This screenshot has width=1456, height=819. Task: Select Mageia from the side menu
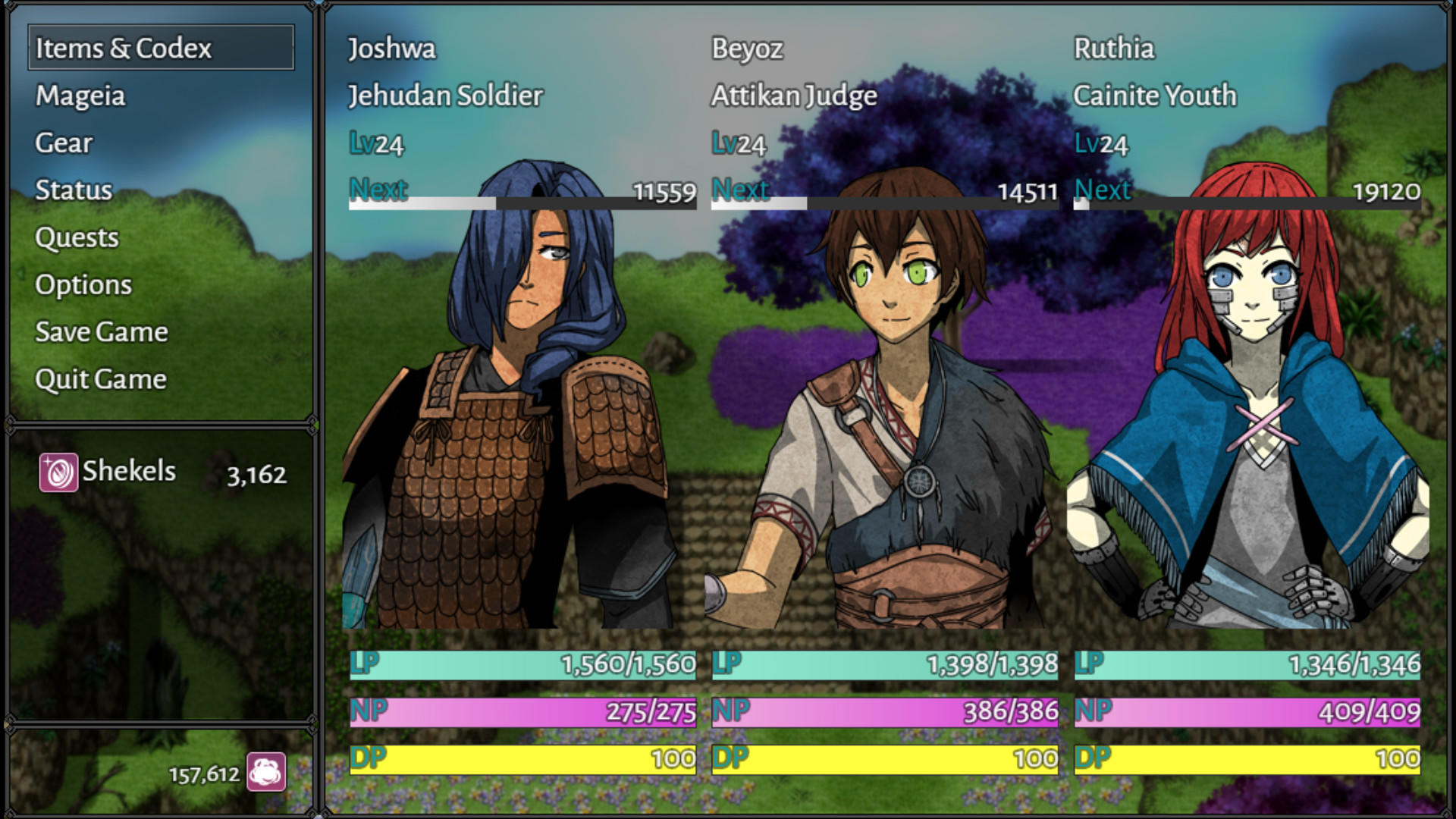click(80, 96)
